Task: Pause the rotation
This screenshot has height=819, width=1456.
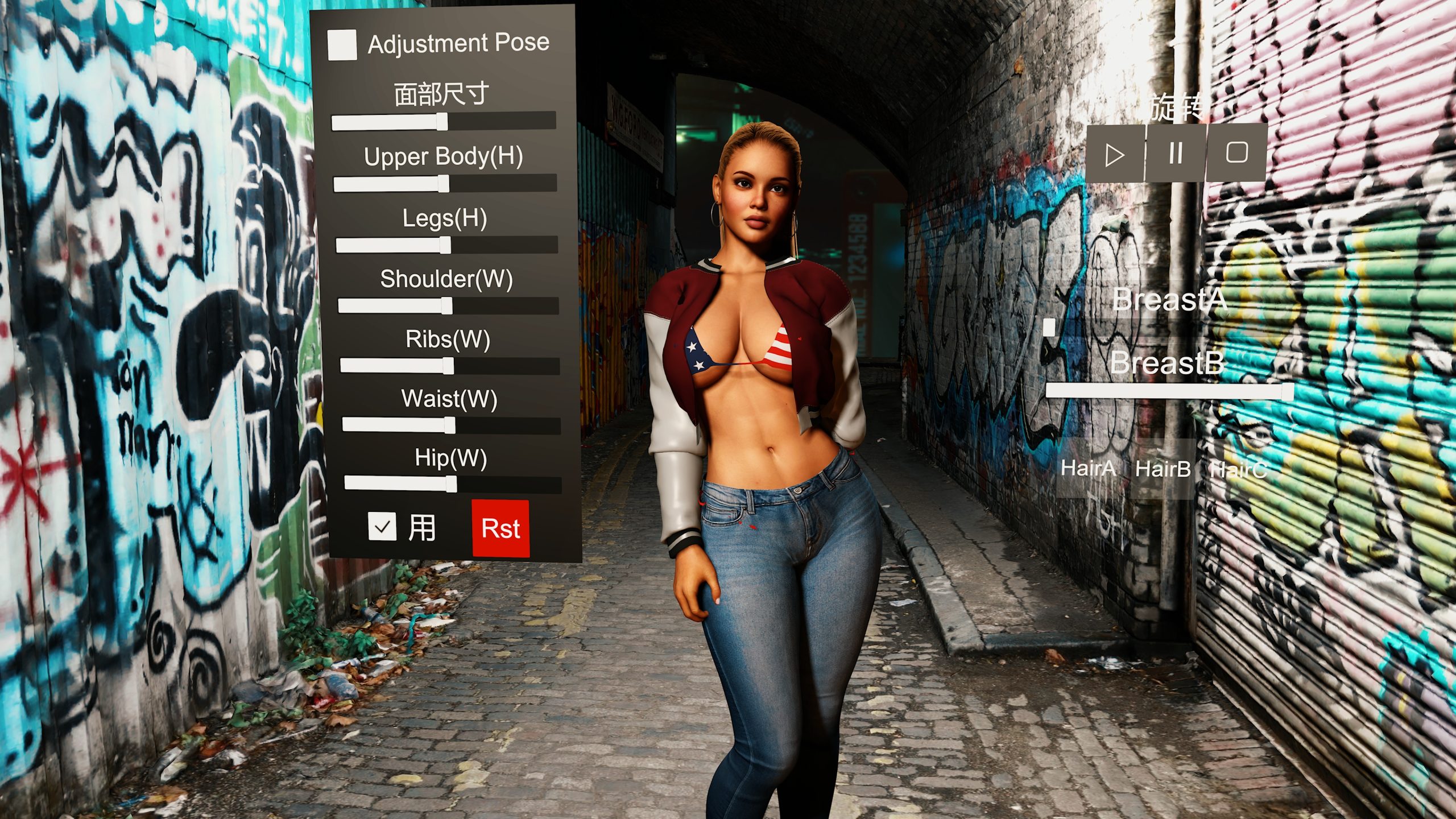Action: coord(1175,153)
